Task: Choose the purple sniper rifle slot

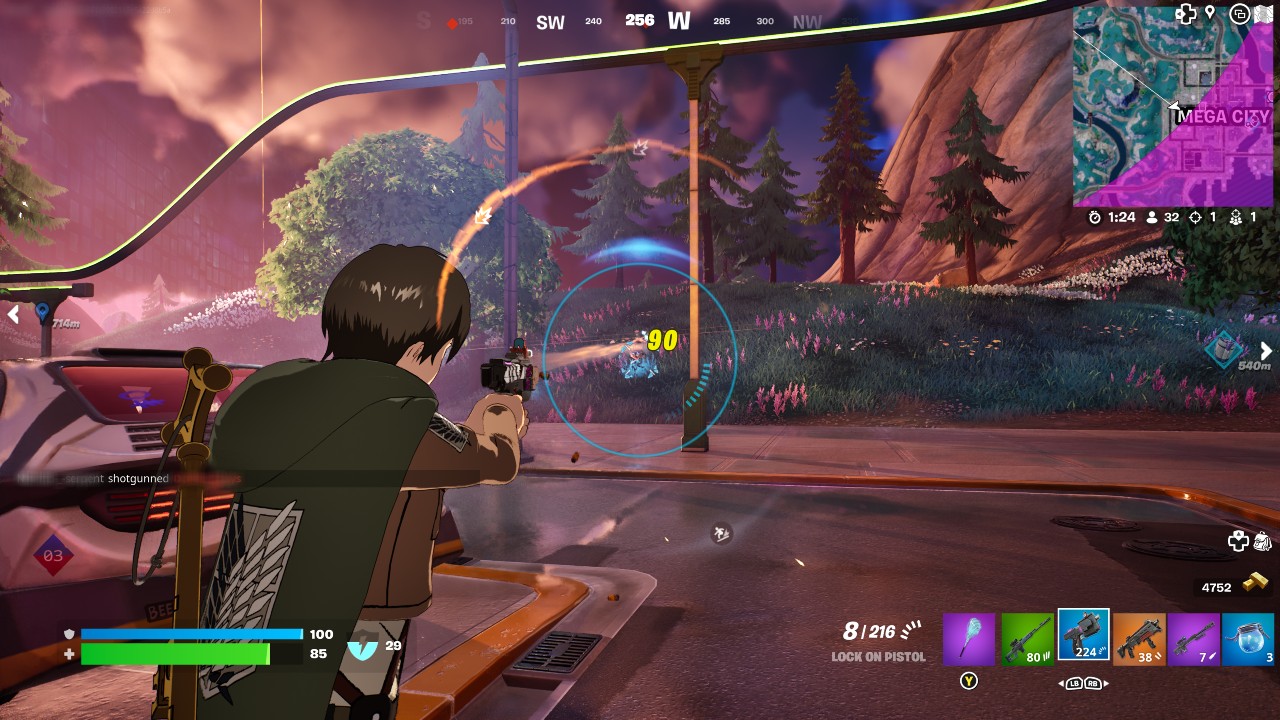Action: pyautogui.click(x=1194, y=639)
